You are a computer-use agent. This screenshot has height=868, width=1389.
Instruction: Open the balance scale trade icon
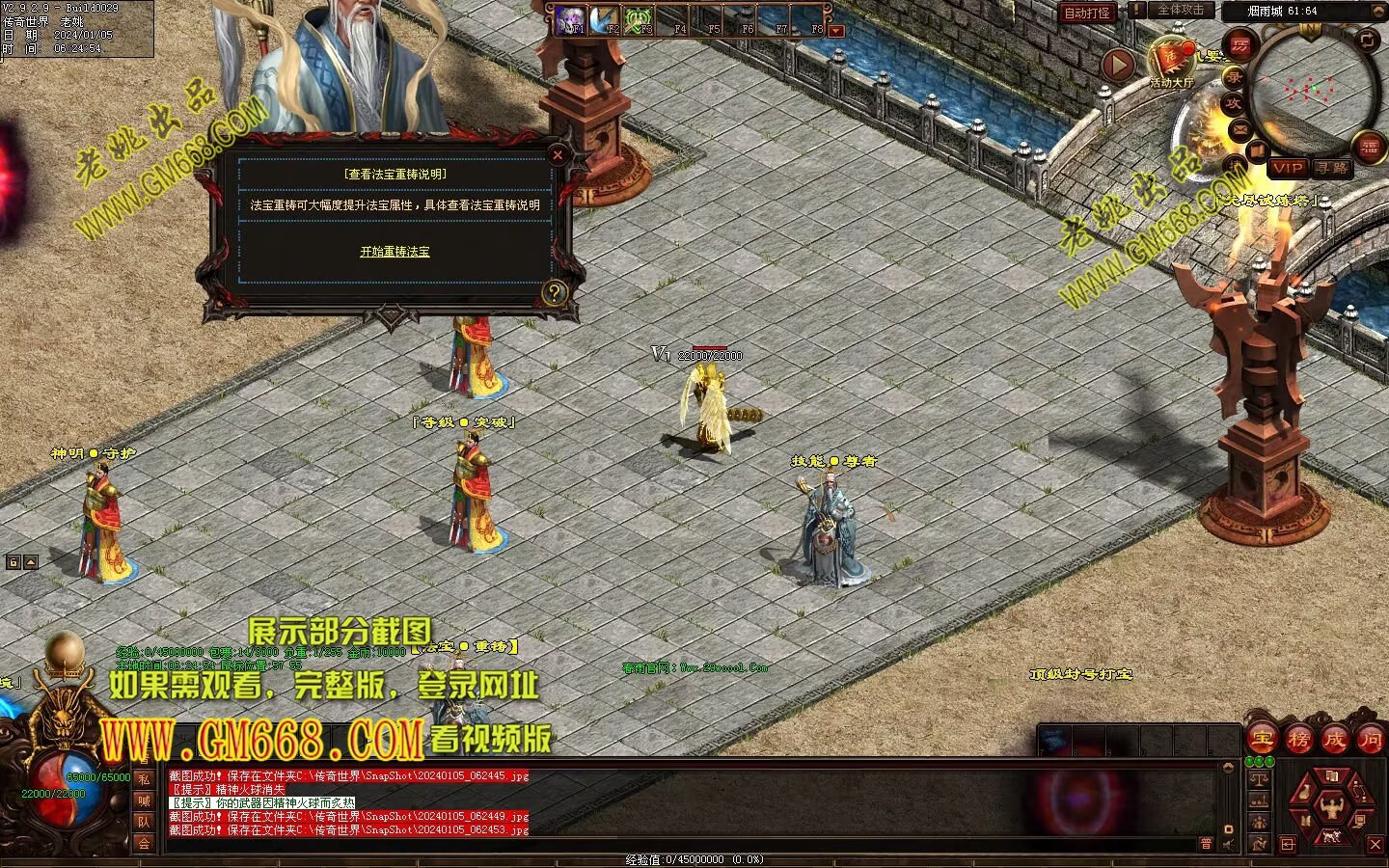tap(1259, 779)
